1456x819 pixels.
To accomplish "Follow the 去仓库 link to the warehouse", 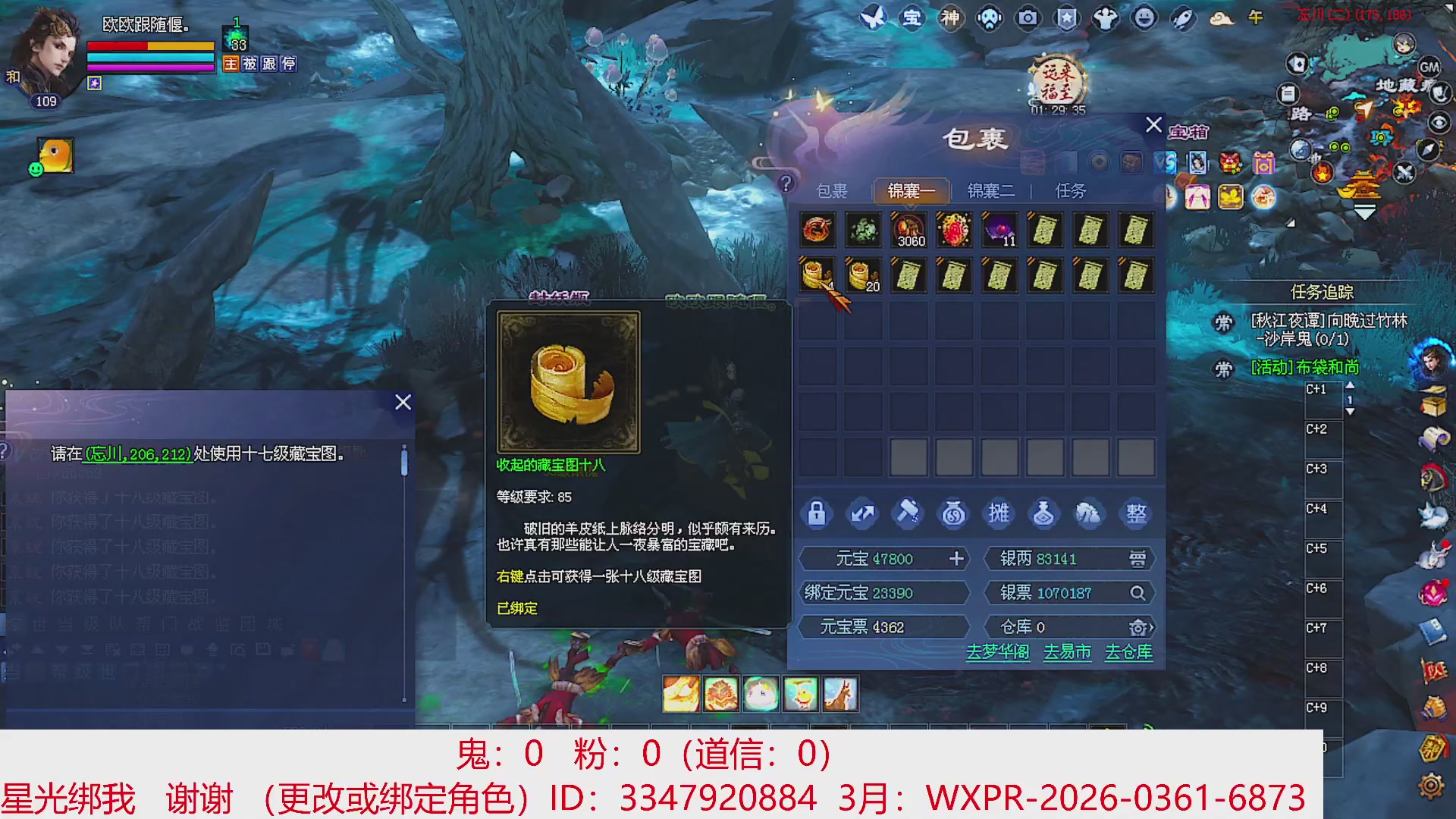I will click(x=1128, y=653).
